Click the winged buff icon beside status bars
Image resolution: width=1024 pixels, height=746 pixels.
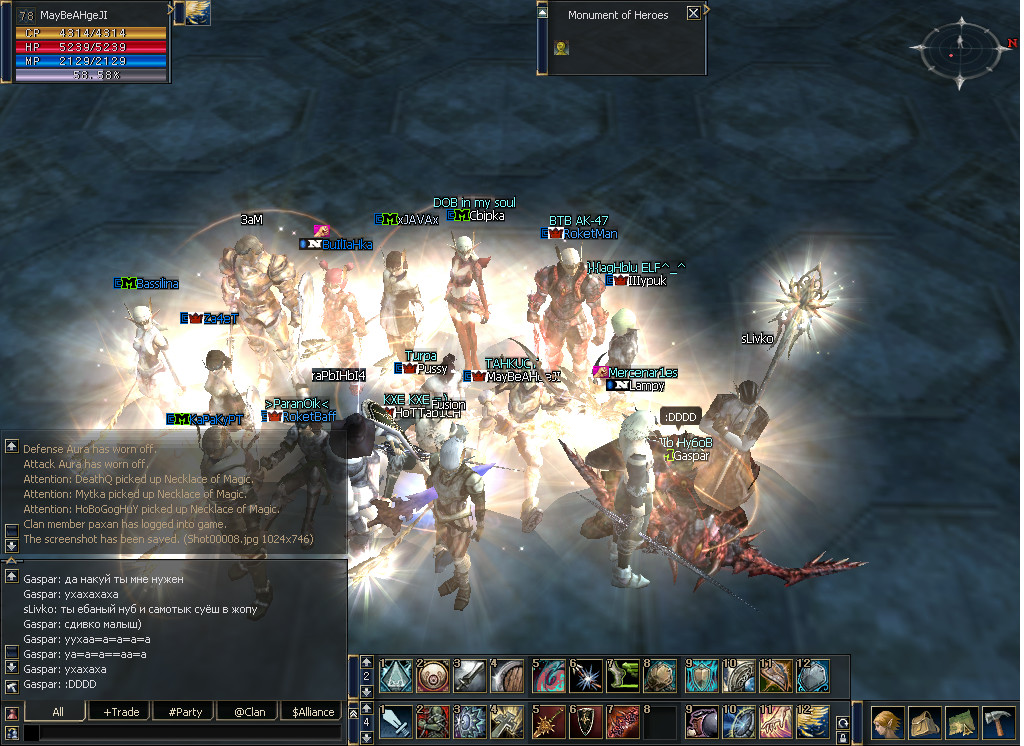pyautogui.click(x=192, y=13)
